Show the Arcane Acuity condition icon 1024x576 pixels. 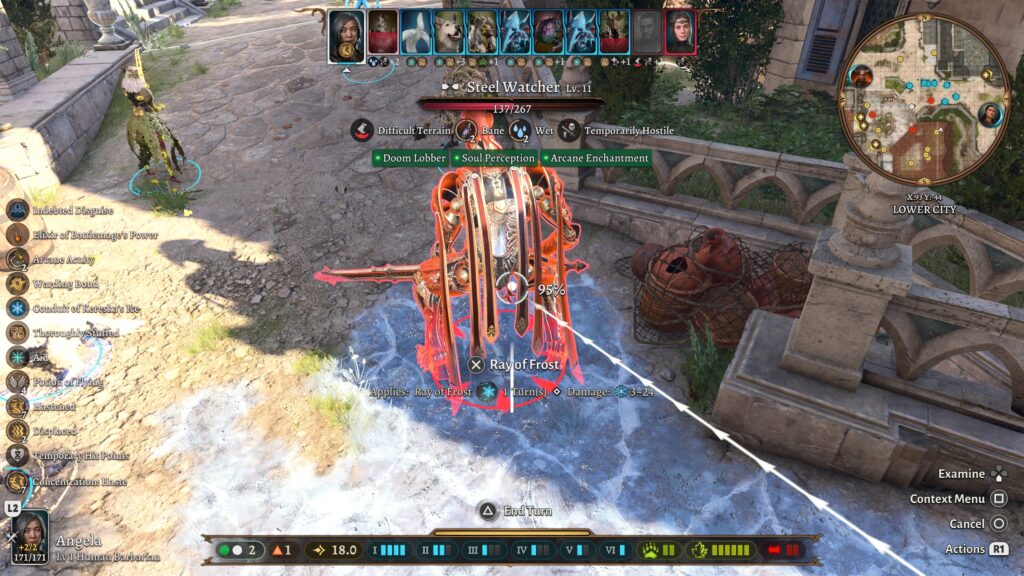click(17, 259)
